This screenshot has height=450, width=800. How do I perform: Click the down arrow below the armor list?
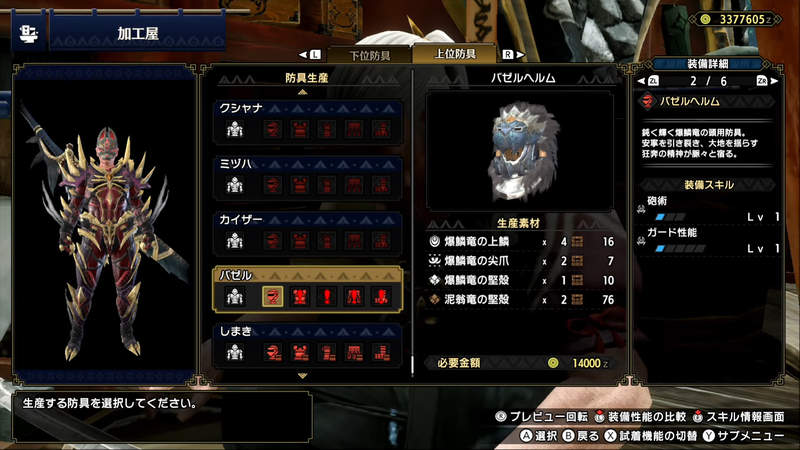coord(303,375)
